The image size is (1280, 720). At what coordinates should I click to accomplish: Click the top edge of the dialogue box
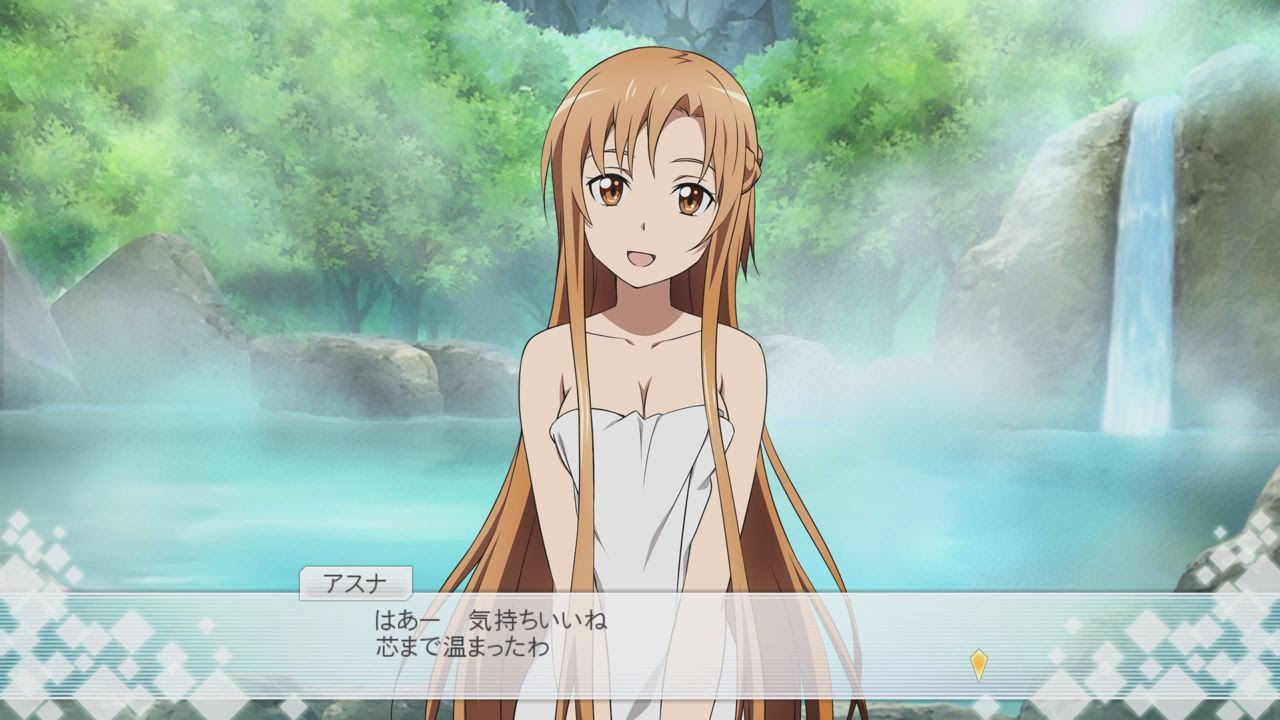click(640, 596)
